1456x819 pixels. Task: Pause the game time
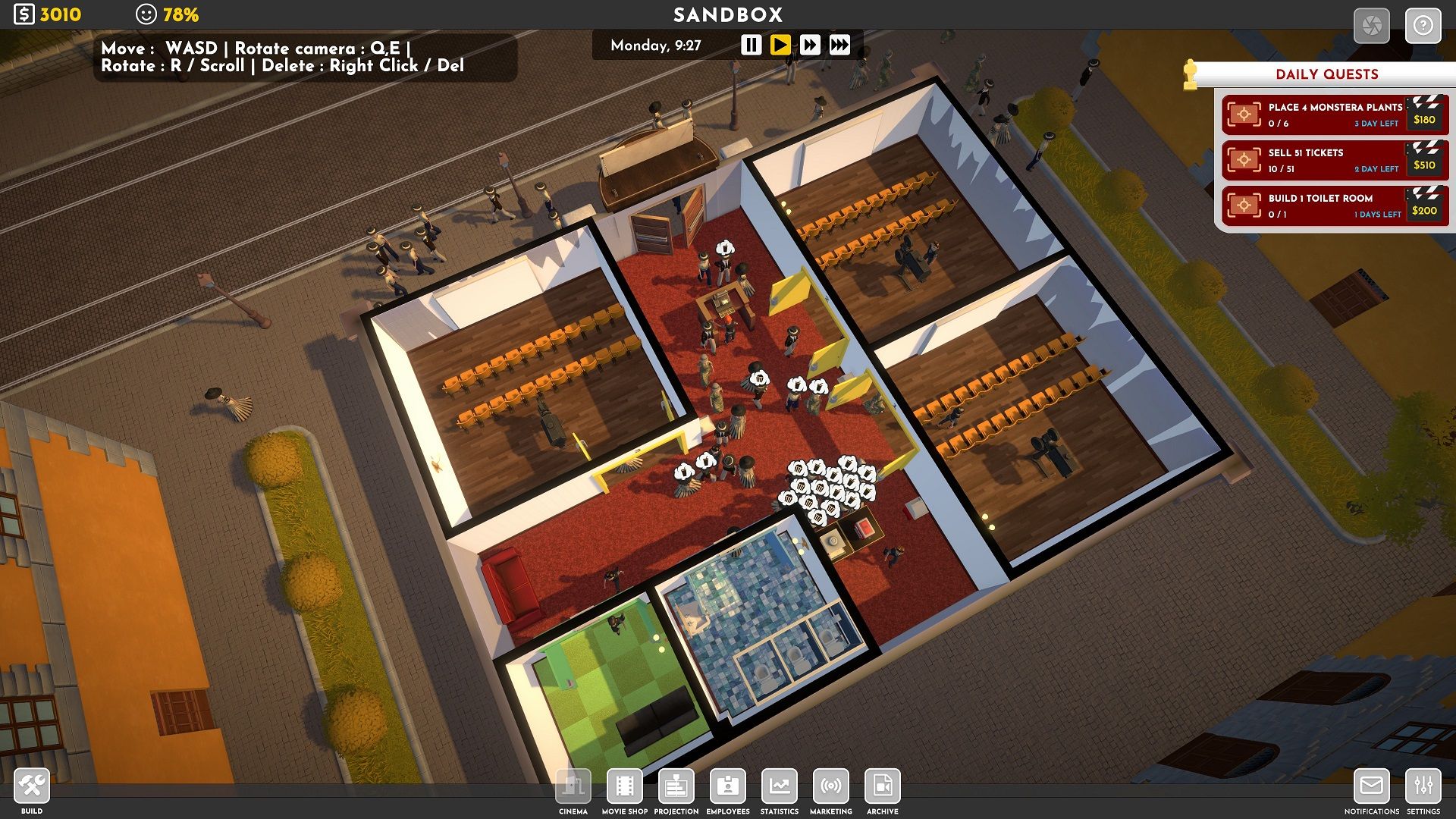point(751,45)
